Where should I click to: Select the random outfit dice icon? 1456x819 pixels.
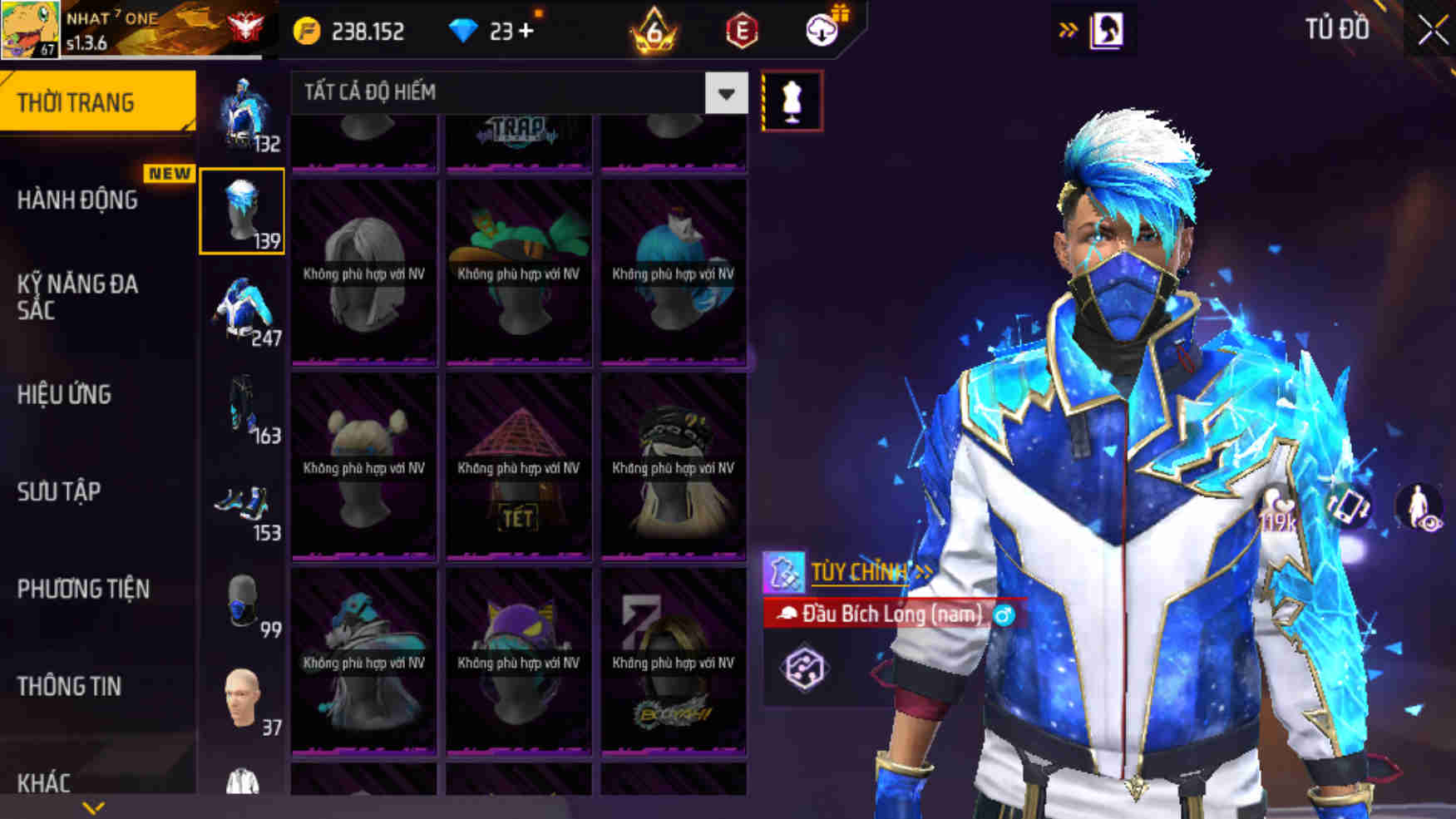[x=804, y=664]
